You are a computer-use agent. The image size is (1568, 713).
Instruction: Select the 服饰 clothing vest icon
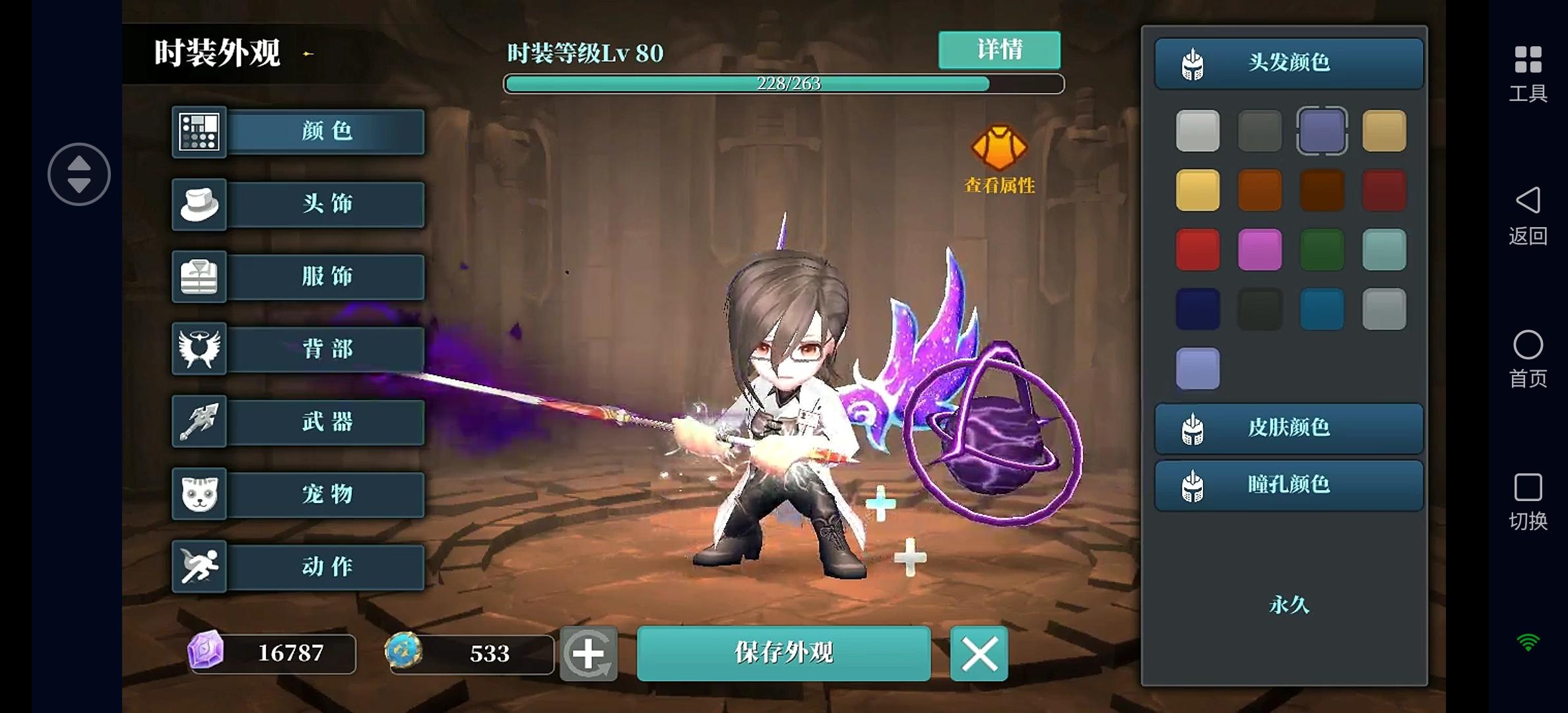coord(199,277)
